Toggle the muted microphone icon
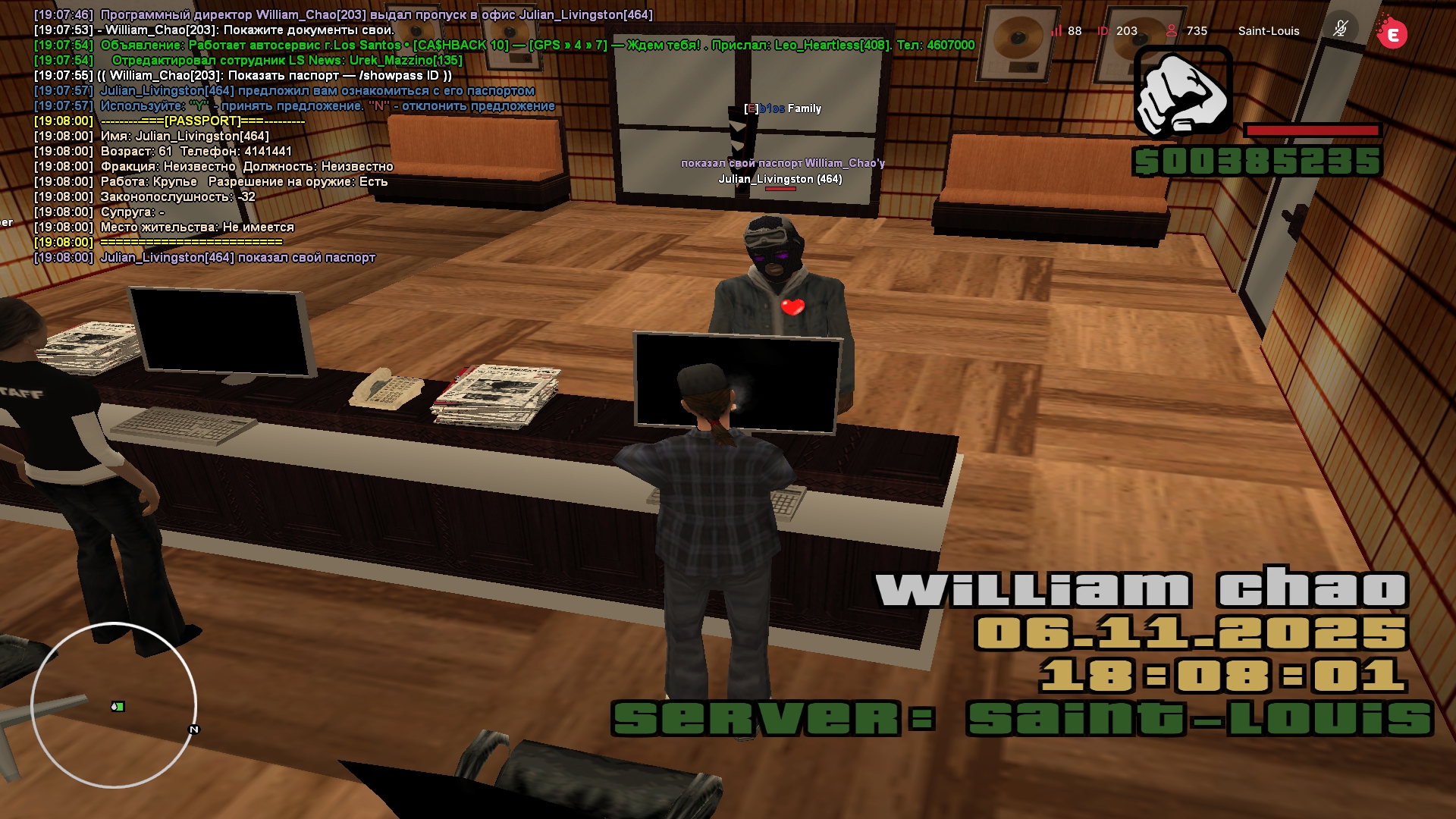Screen dimensions: 1456x819 click(x=1341, y=30)
